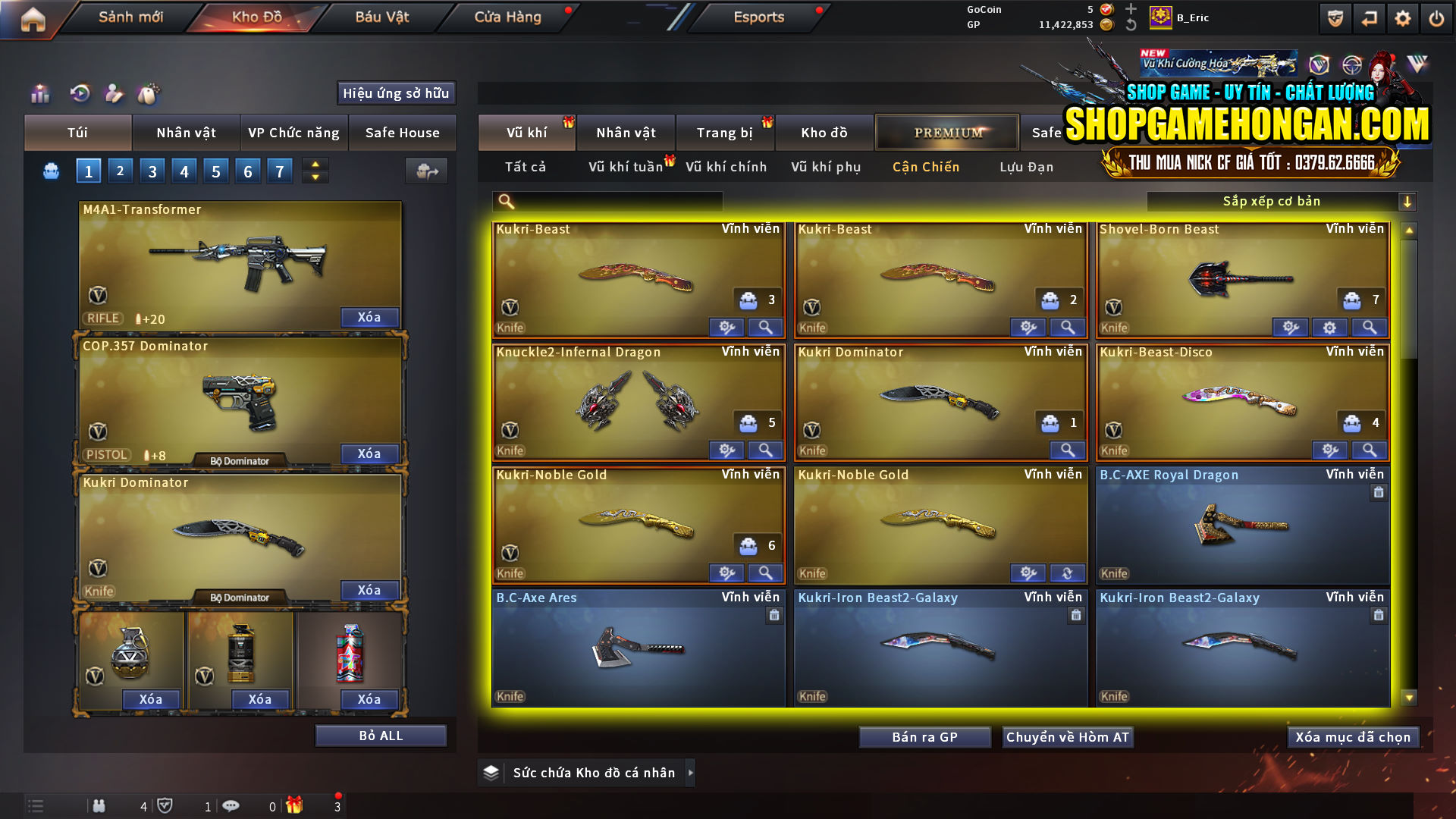Open the preview magnifier on Kukri-Beast card
This screenshot has height=819, width=1456.
click(765, 327)
